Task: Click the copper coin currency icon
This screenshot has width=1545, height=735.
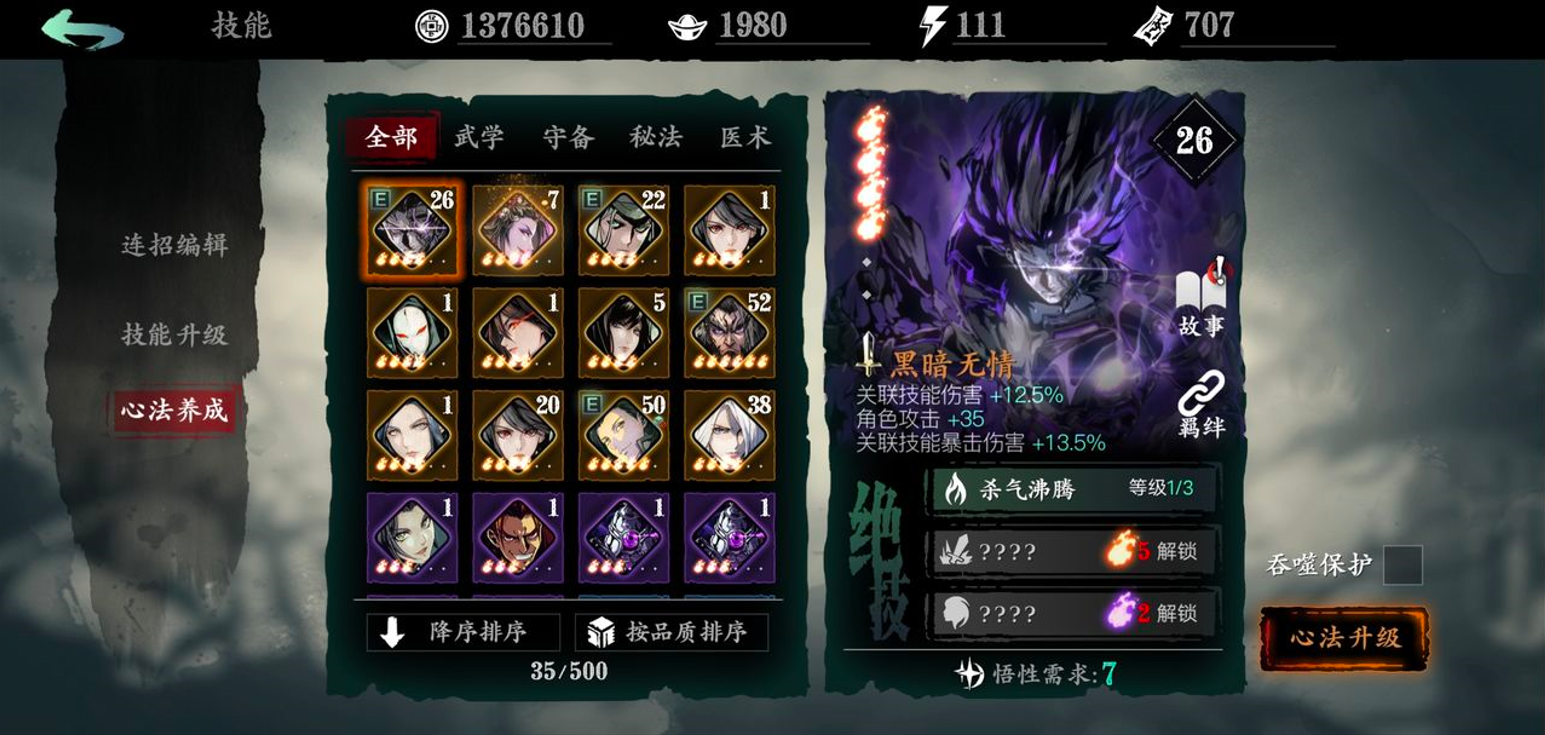Action: [432, 27]
